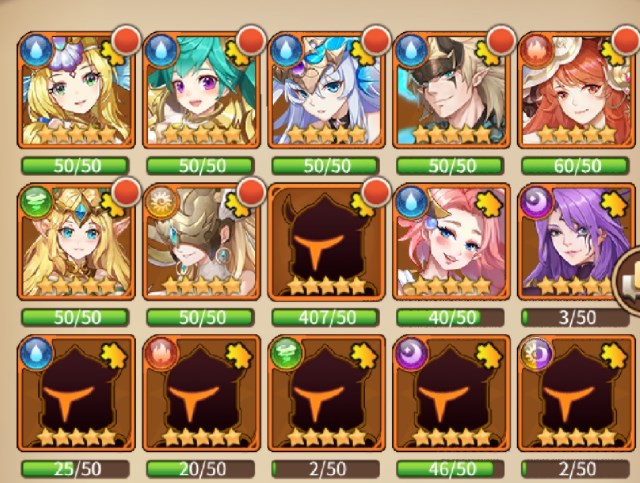
Task: Choose the water silhouette shard with 25/50
Action: [75, 395]
